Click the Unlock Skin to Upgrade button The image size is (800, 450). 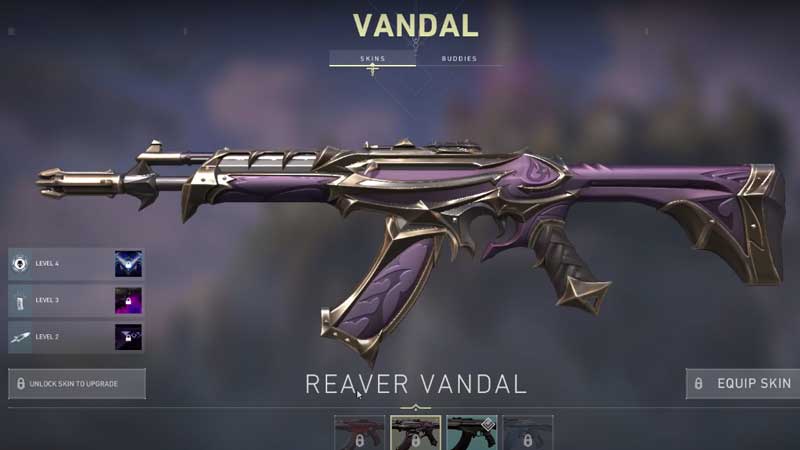tap(77, 384)
